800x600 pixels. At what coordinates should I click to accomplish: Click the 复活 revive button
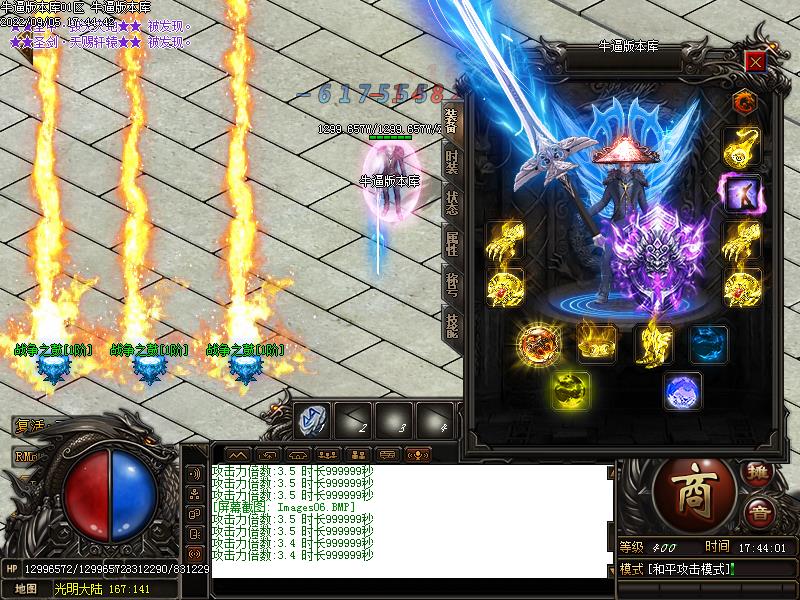click(30, 426)
